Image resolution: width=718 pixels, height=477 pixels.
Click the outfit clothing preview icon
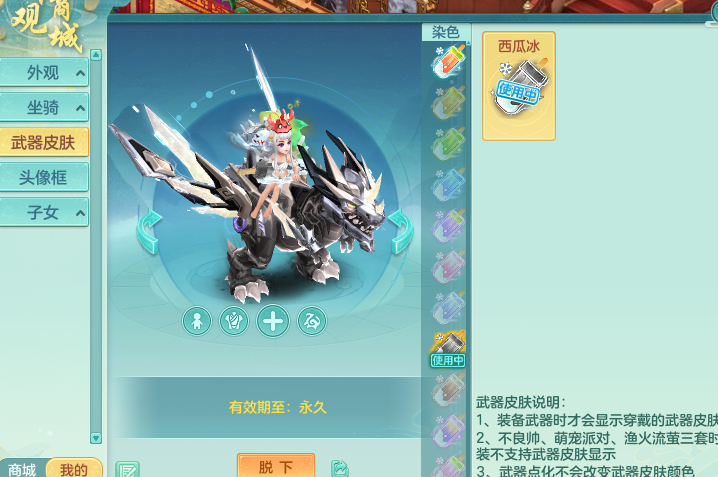[x=234, y=321]
